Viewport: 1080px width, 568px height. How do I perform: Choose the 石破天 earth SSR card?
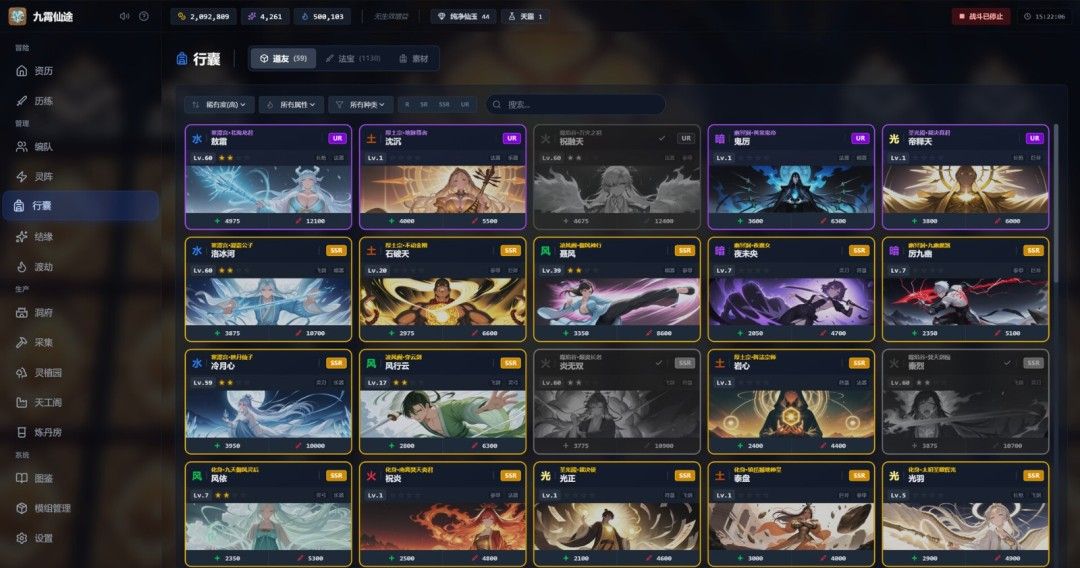point(442,289)
